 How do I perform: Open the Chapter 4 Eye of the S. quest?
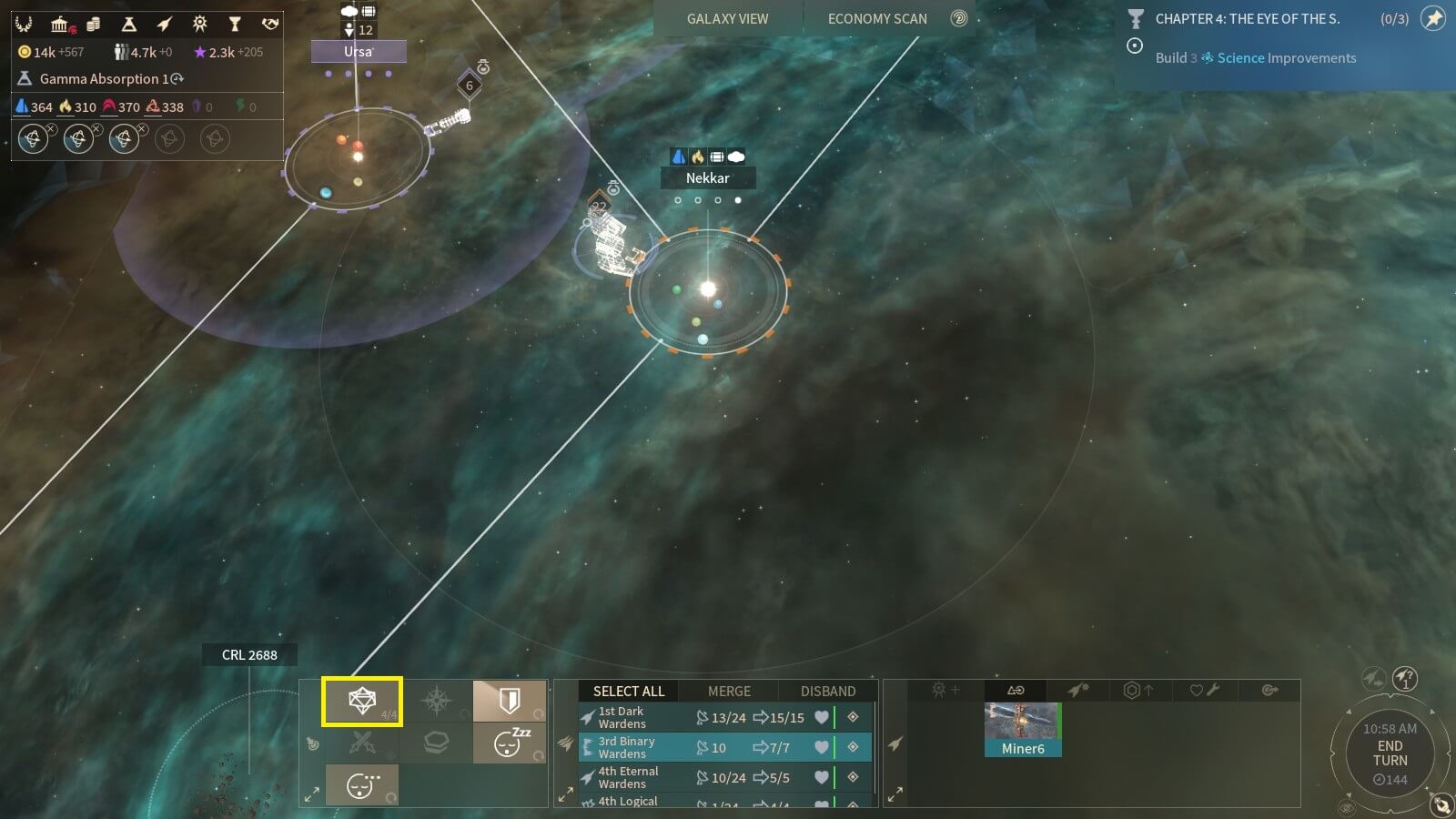click(1247, 18)
